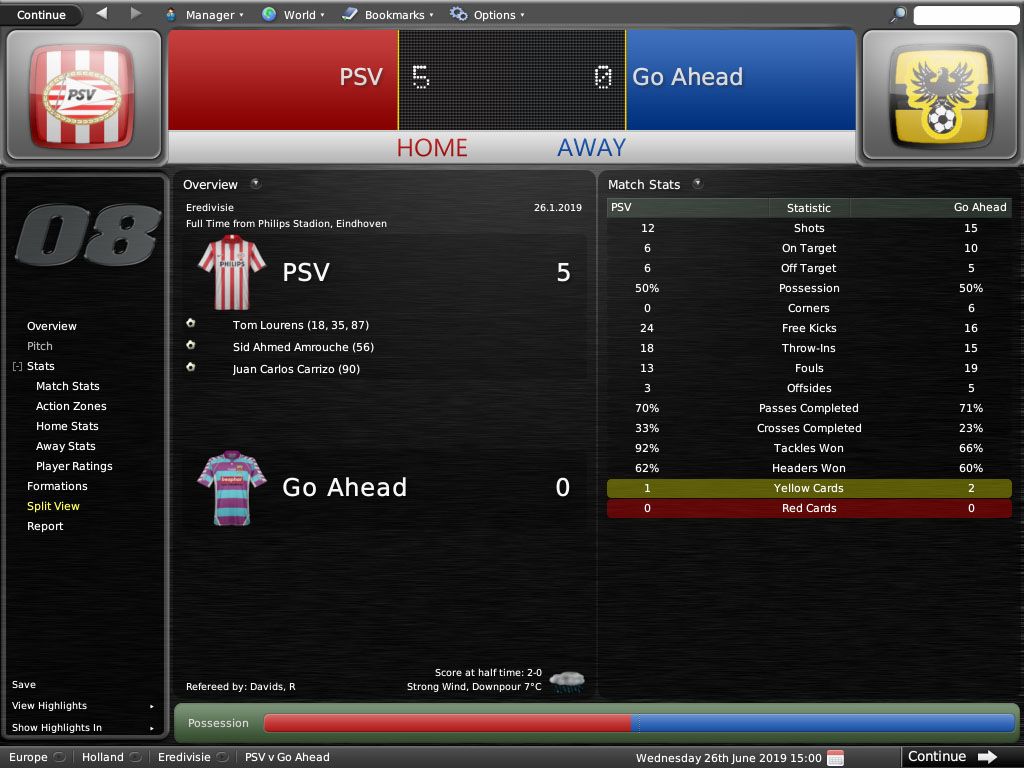Open the World menu

[292, 15]
